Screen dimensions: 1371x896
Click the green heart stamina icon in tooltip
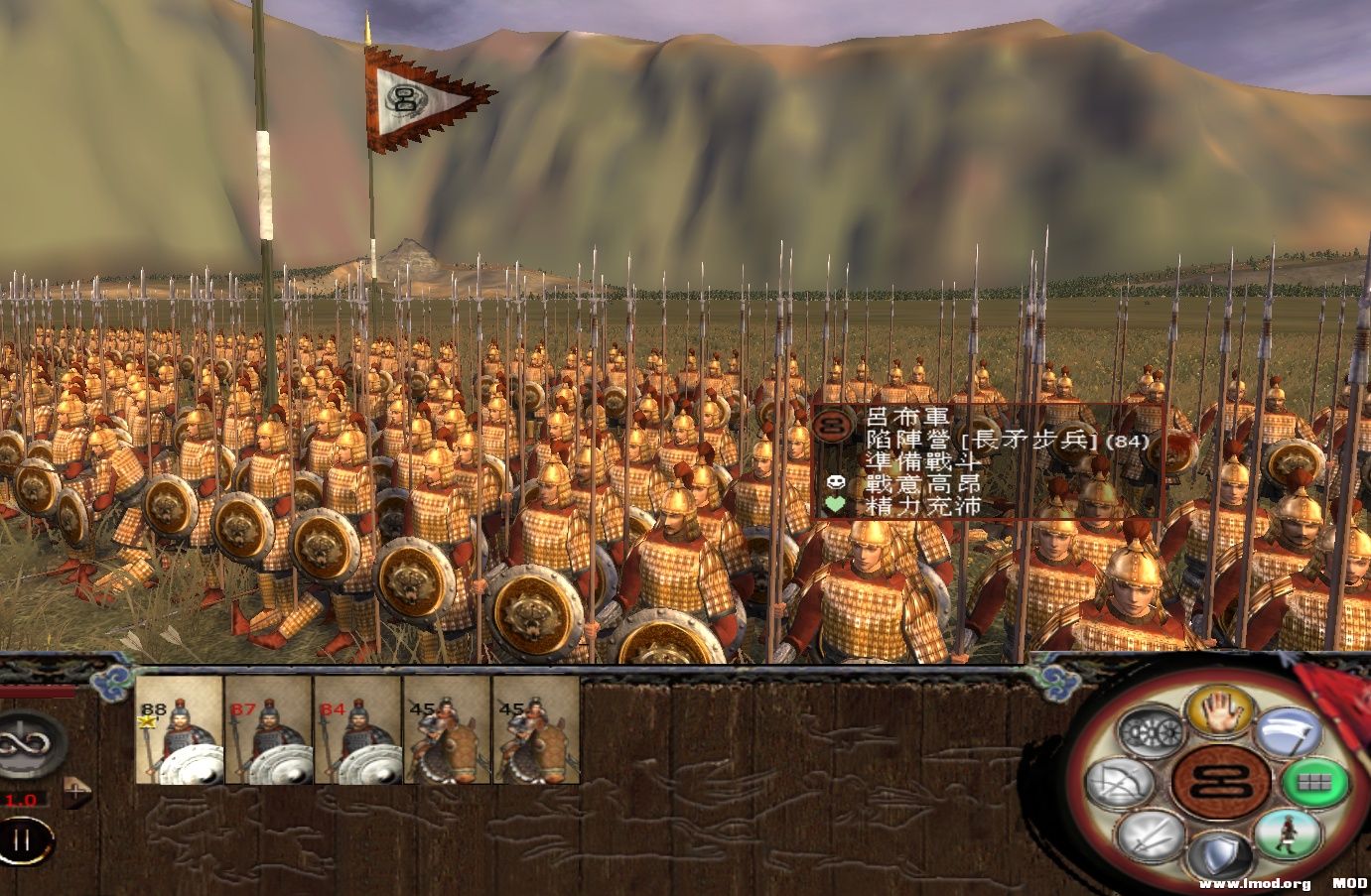(x=834, y=505)
